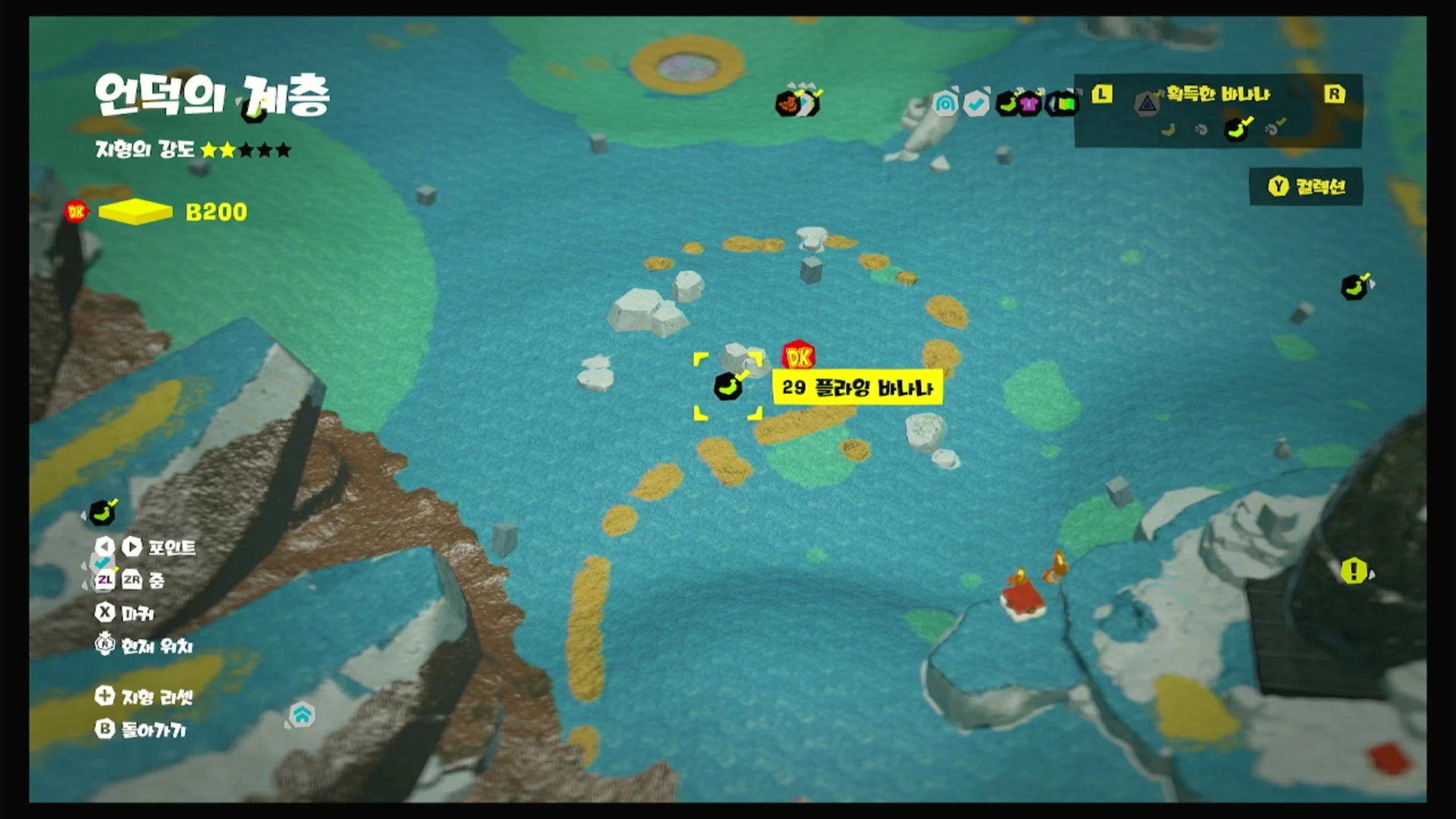This screenshot has width=1456, height=819.
Task: Choose the teal house map marker
Action: point(302,714)
